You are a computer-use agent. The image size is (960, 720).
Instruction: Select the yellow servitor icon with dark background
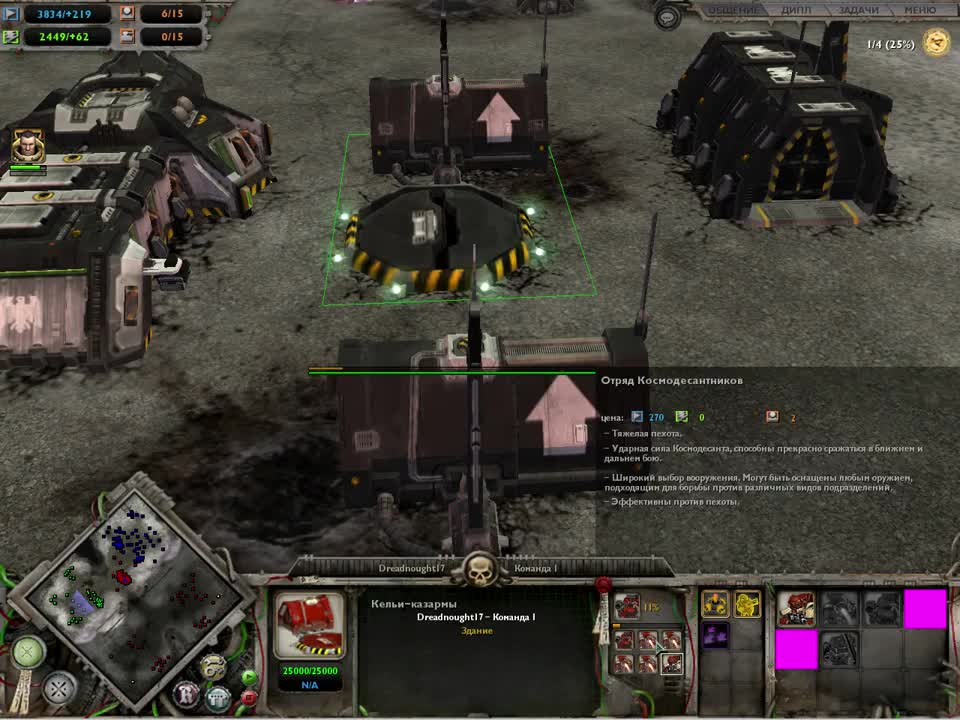pos(714,604)
